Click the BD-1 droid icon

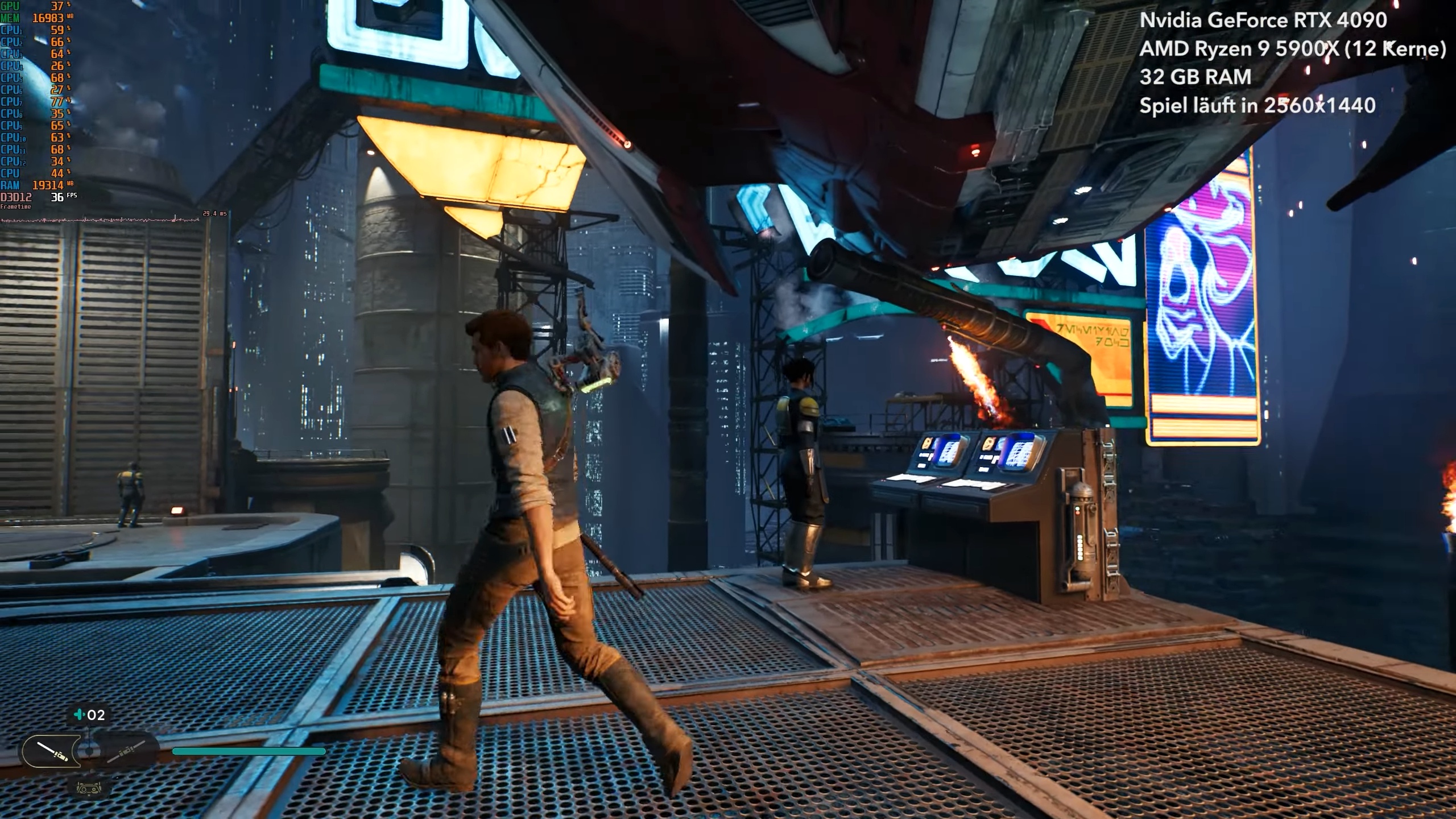(x=89, y=788)
